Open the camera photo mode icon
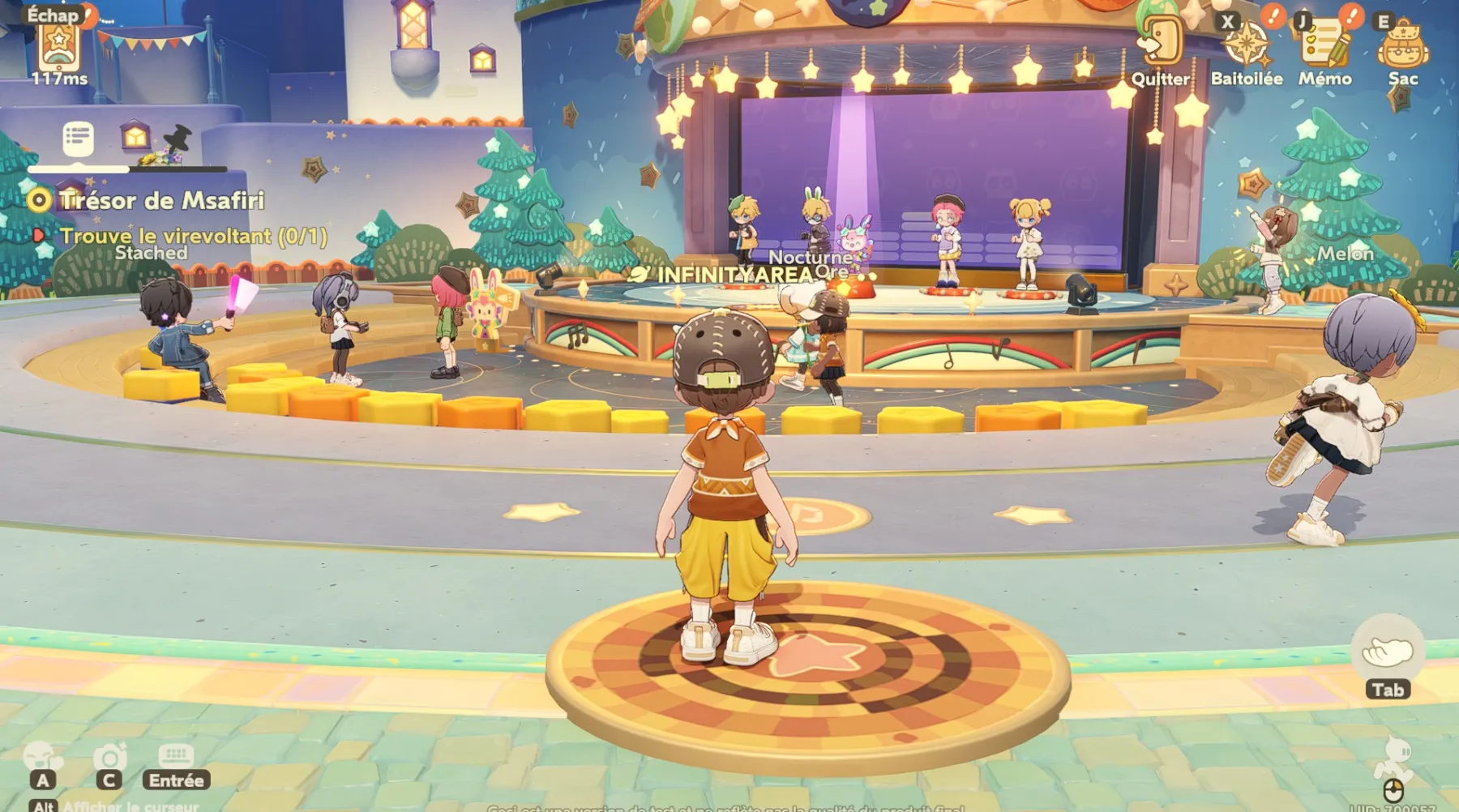The width and height of the screenshot is (1459, 812). coord(109,757)
